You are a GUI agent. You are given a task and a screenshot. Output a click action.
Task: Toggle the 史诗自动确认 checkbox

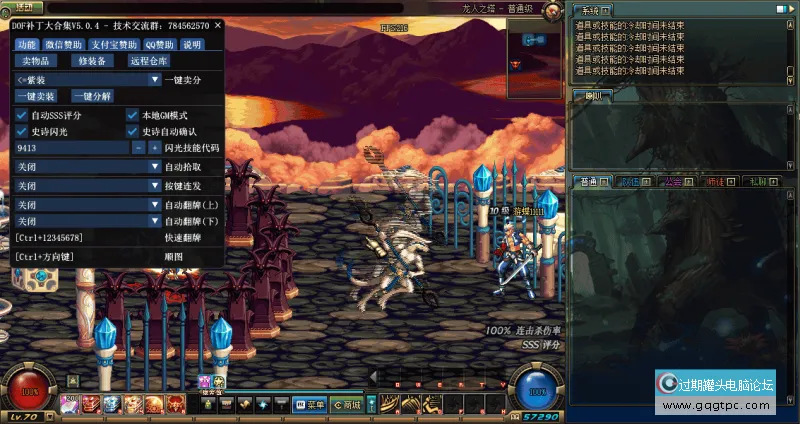click(132, 131)
